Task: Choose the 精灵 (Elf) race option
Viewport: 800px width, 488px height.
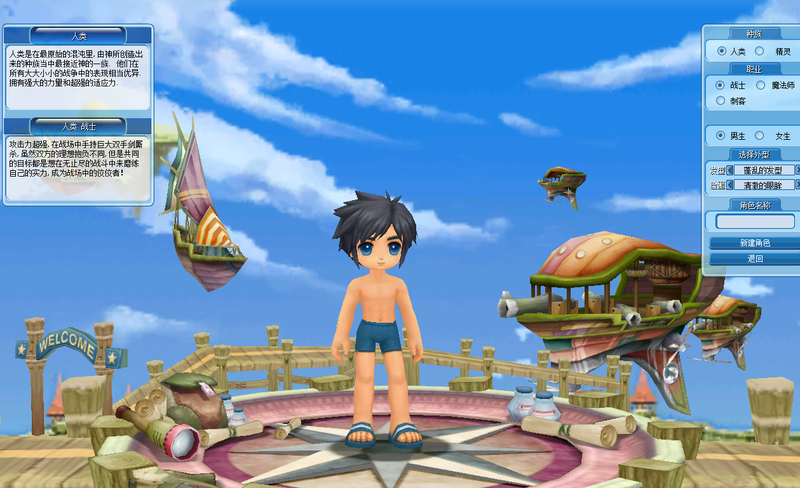Action: click(759, 51)
